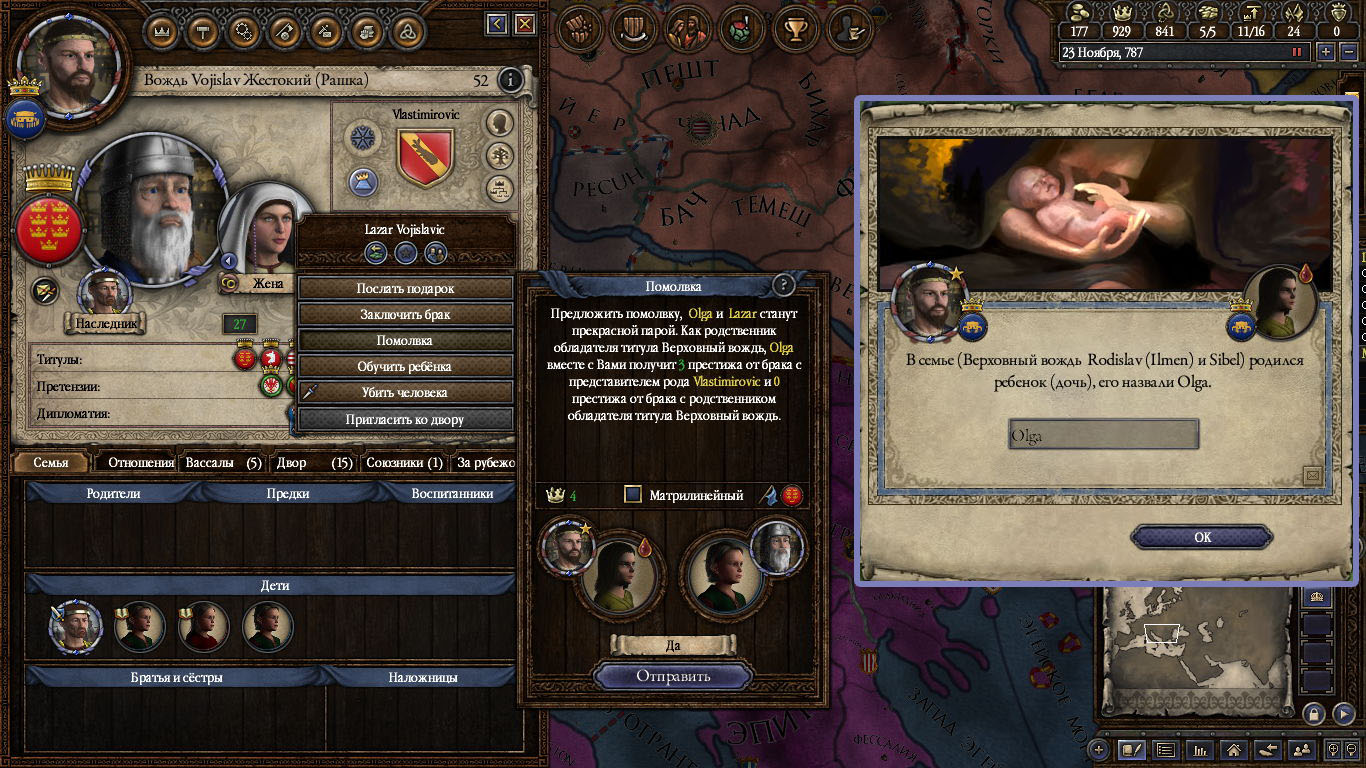Select Заключить брак option

405,314
